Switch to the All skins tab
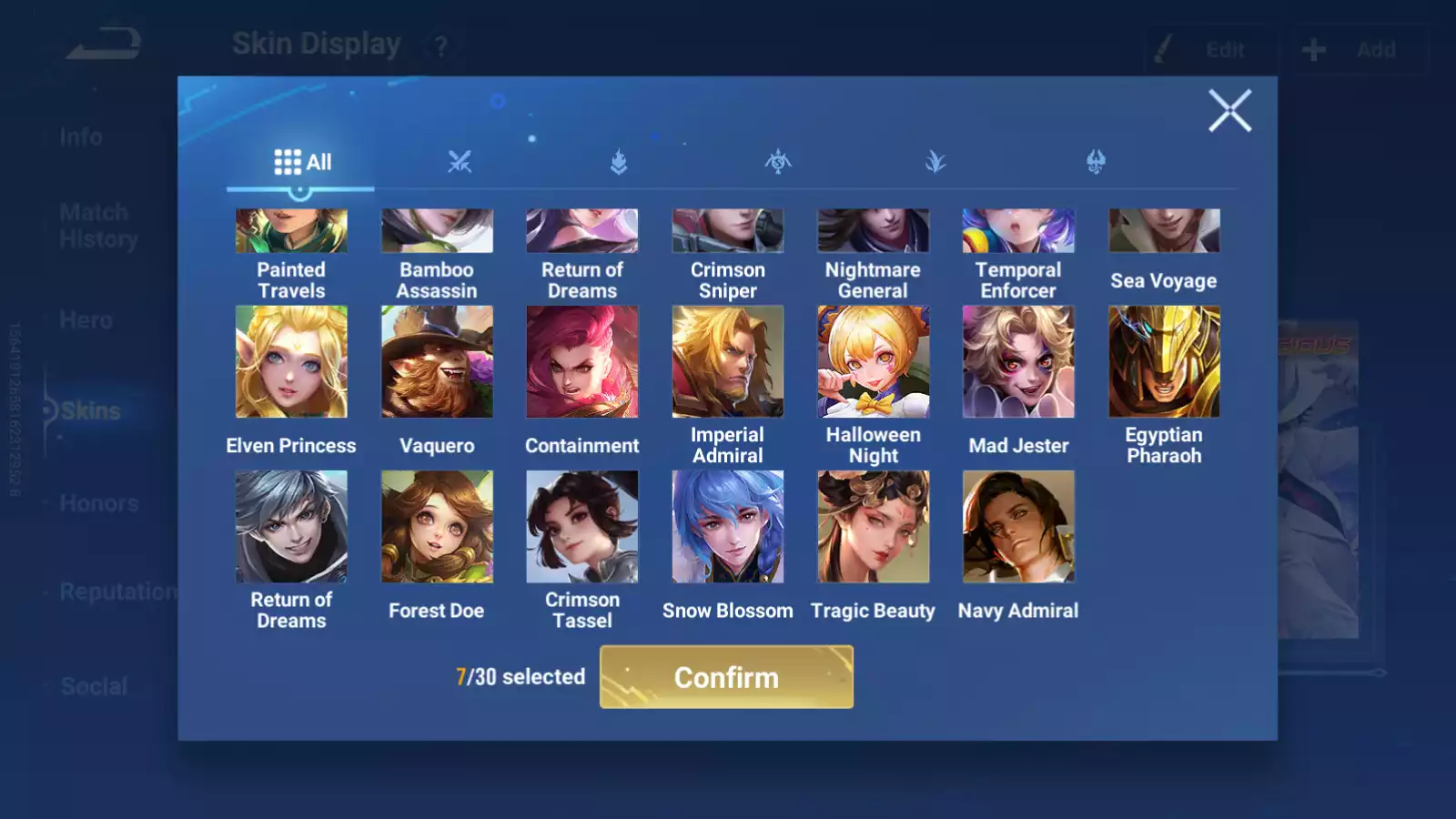 302,162
